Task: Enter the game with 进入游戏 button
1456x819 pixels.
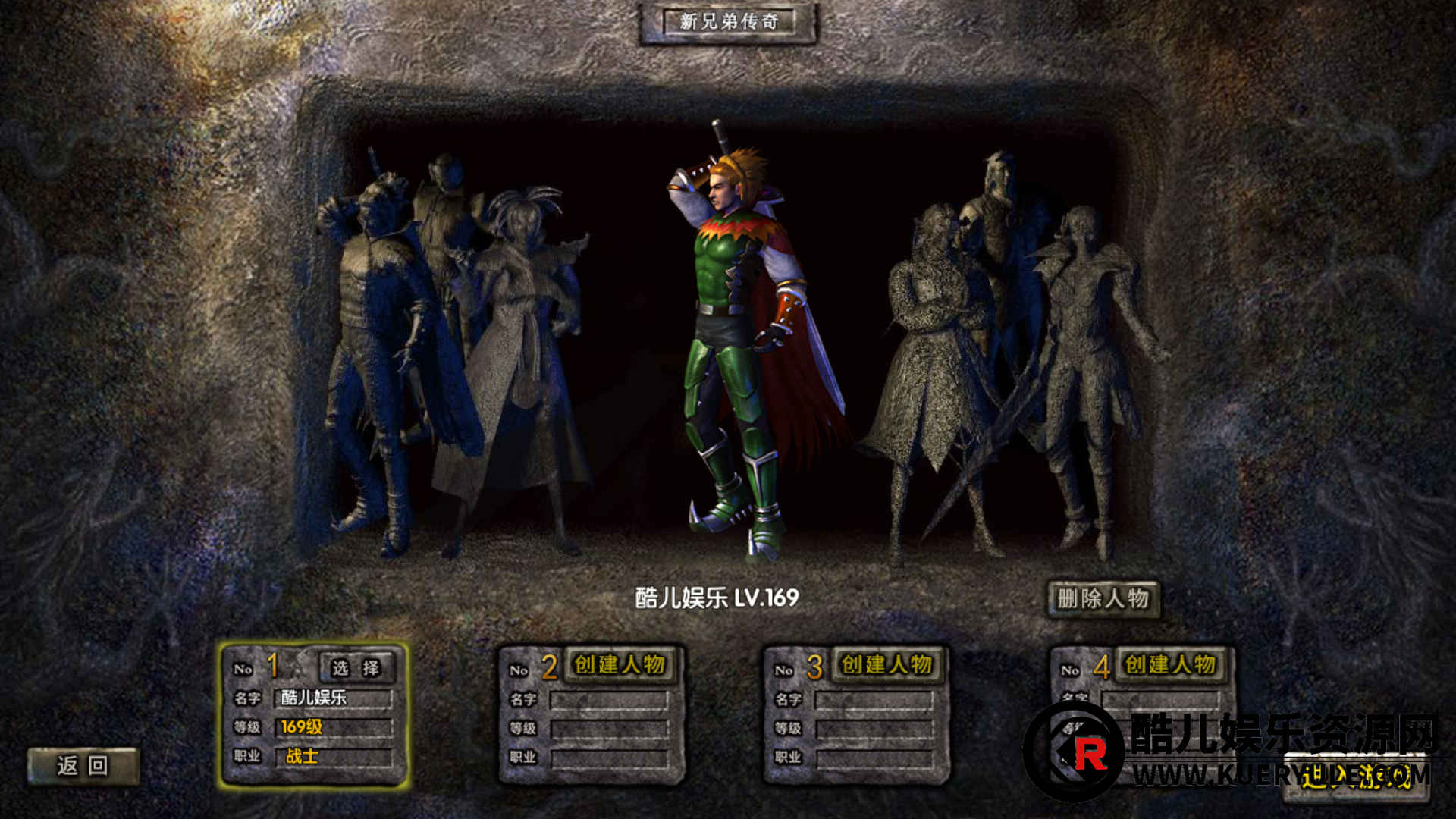Action: (1356, 777)
